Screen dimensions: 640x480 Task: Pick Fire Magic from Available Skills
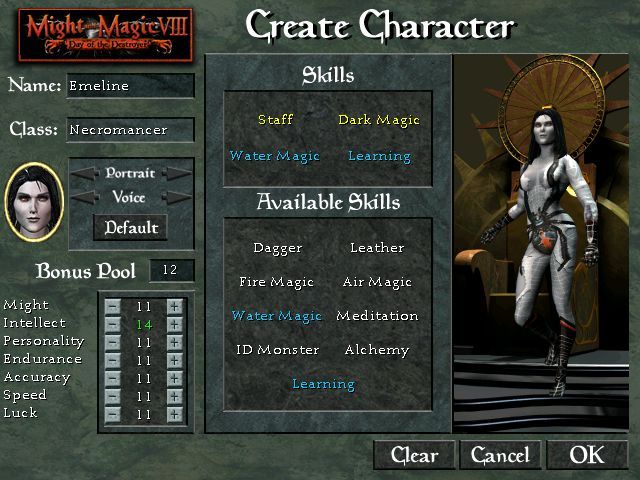coord(277,282)
